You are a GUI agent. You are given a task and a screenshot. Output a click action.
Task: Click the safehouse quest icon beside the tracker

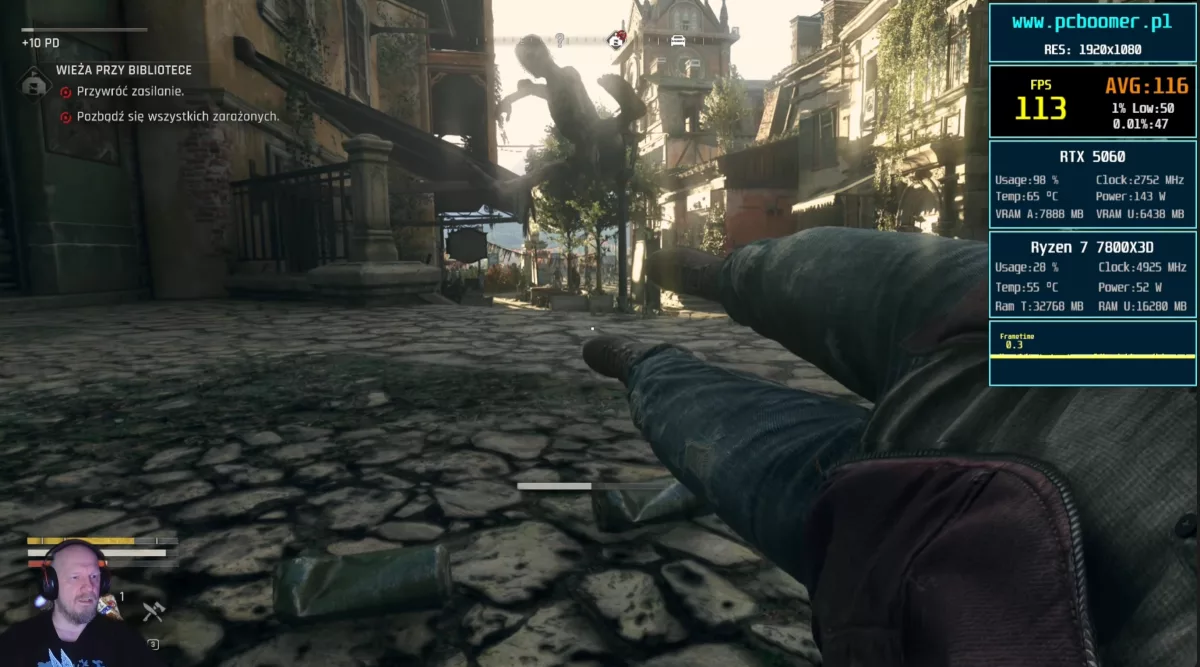36,80
